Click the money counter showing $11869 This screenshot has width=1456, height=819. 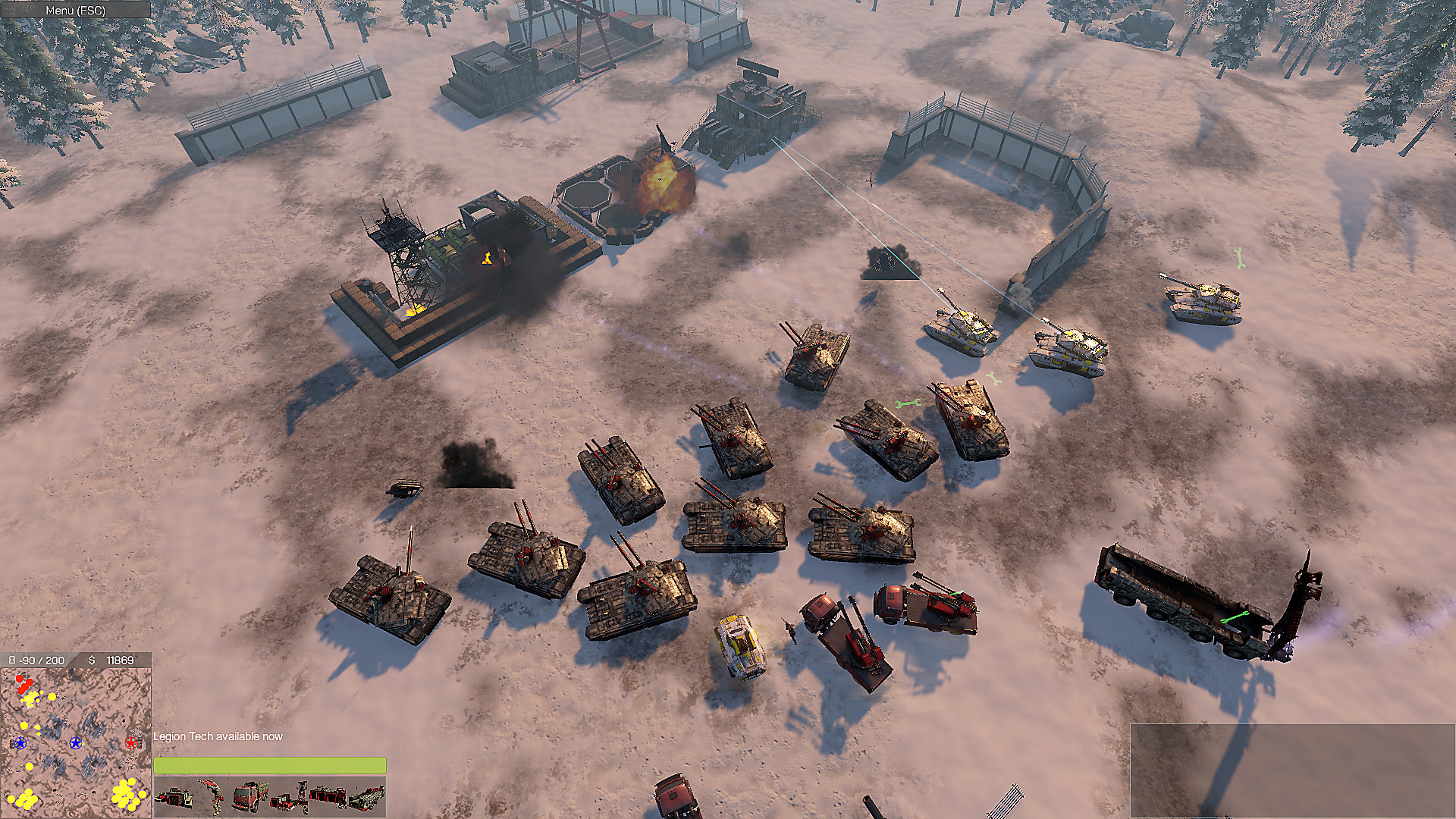(112, 661)
